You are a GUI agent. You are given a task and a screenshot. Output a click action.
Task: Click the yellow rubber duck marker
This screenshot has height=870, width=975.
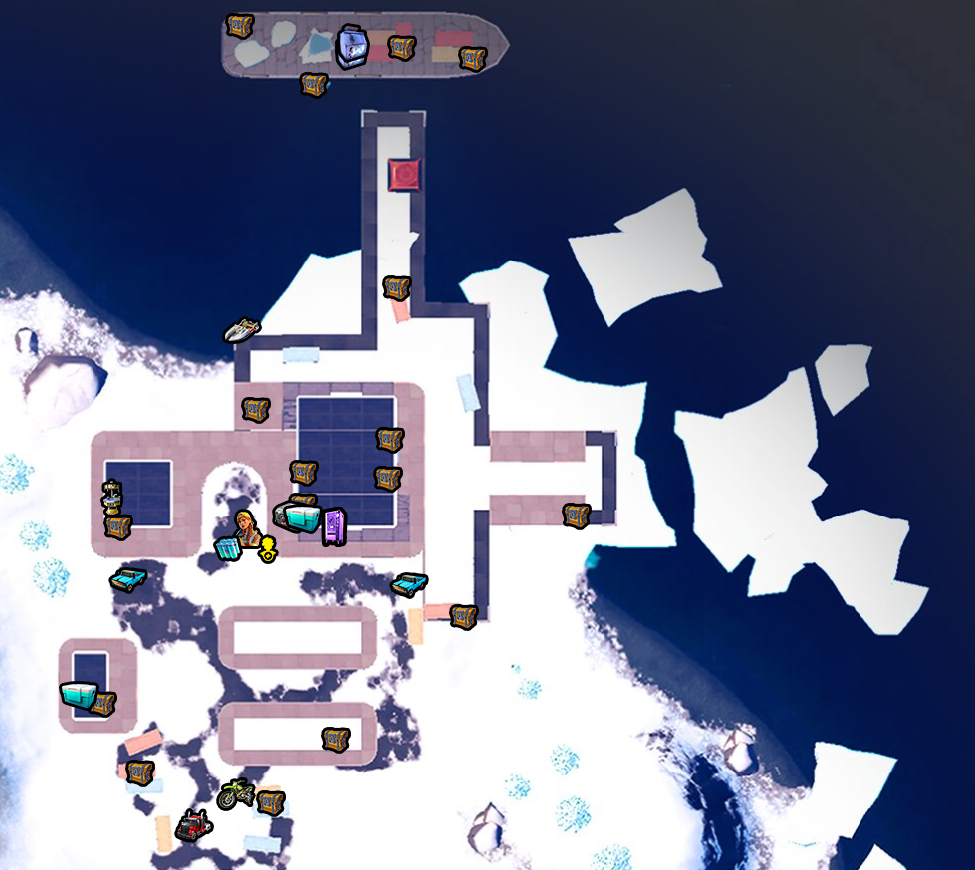pos(268,548)
